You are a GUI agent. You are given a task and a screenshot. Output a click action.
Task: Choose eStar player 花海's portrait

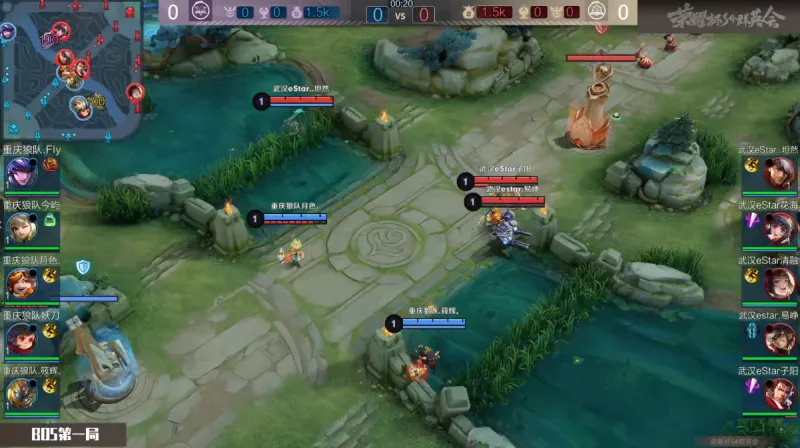(780, 230)
